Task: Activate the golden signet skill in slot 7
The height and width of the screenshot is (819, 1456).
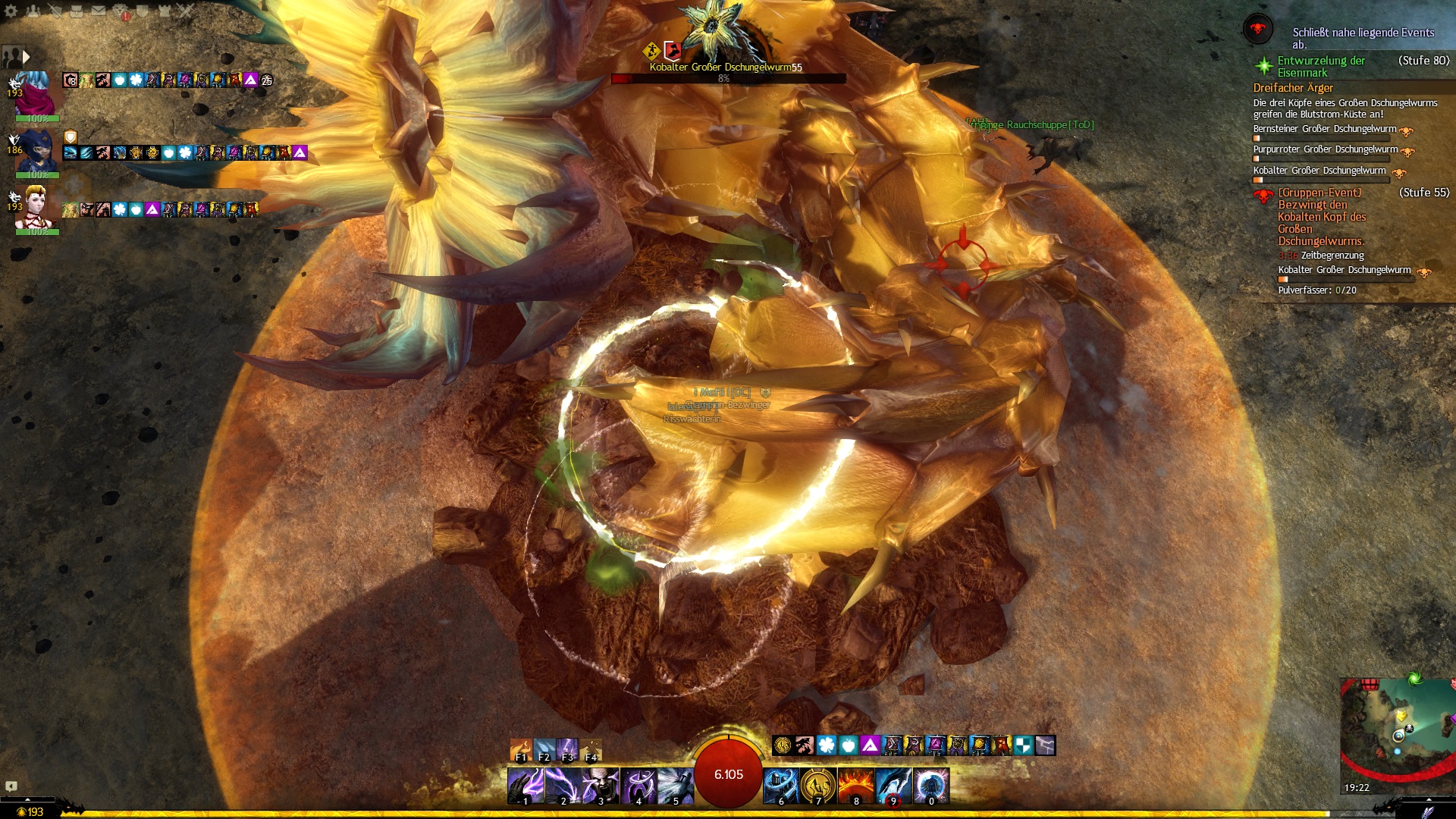Action: pyautogui.click(x=818, y=786)
